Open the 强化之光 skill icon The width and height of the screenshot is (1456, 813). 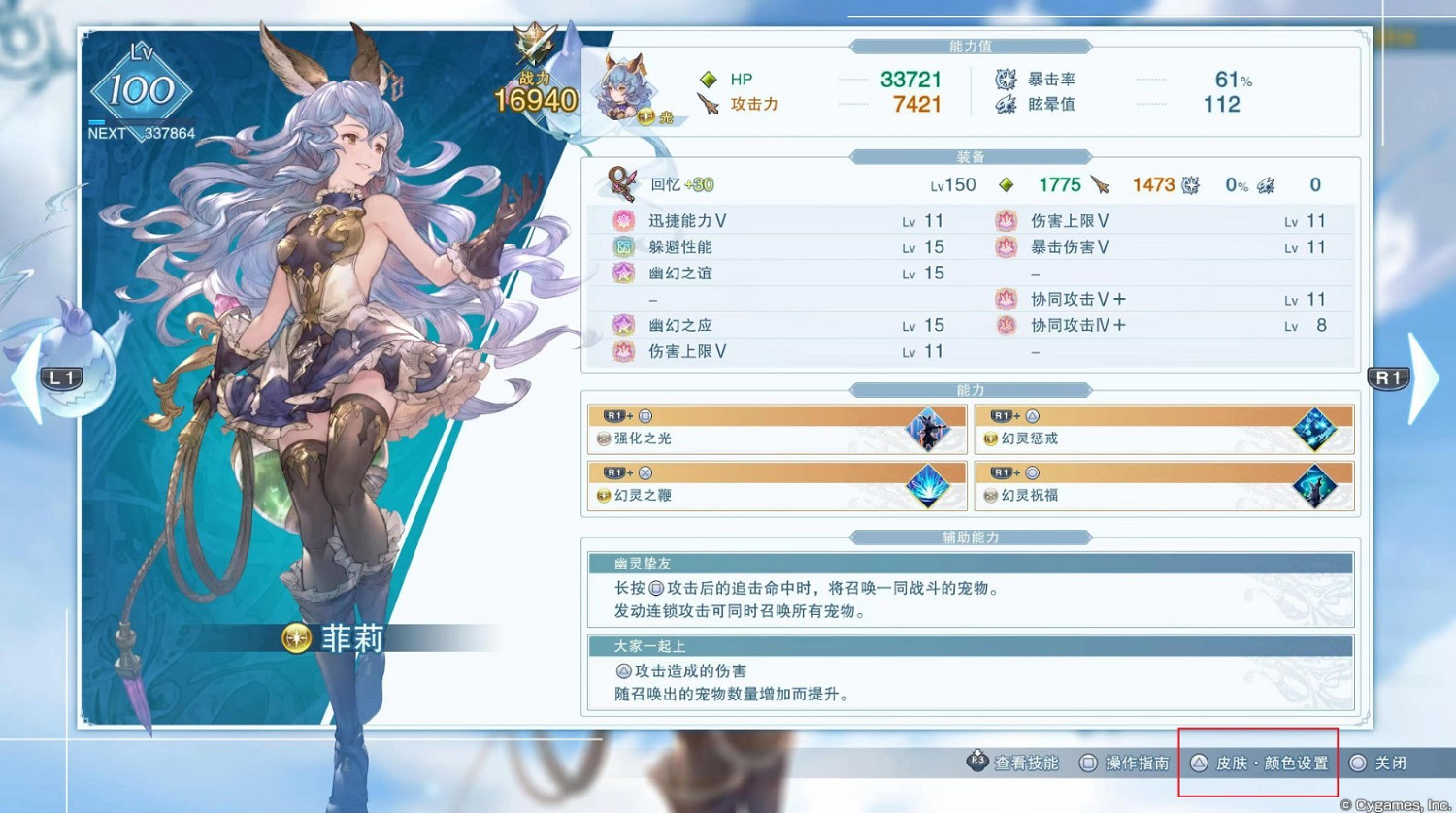929,427
